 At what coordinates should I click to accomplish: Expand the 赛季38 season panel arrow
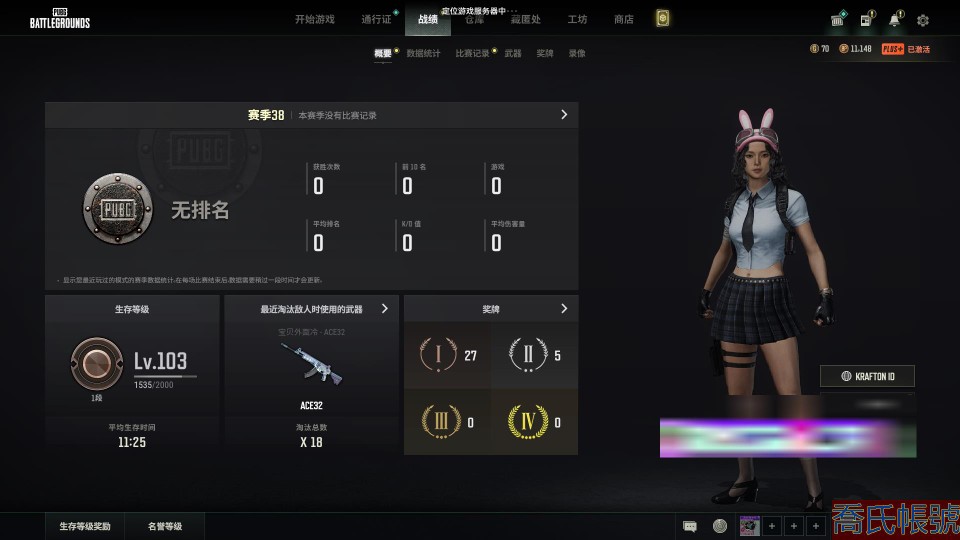pyautogui.click(x=564, y=115)
